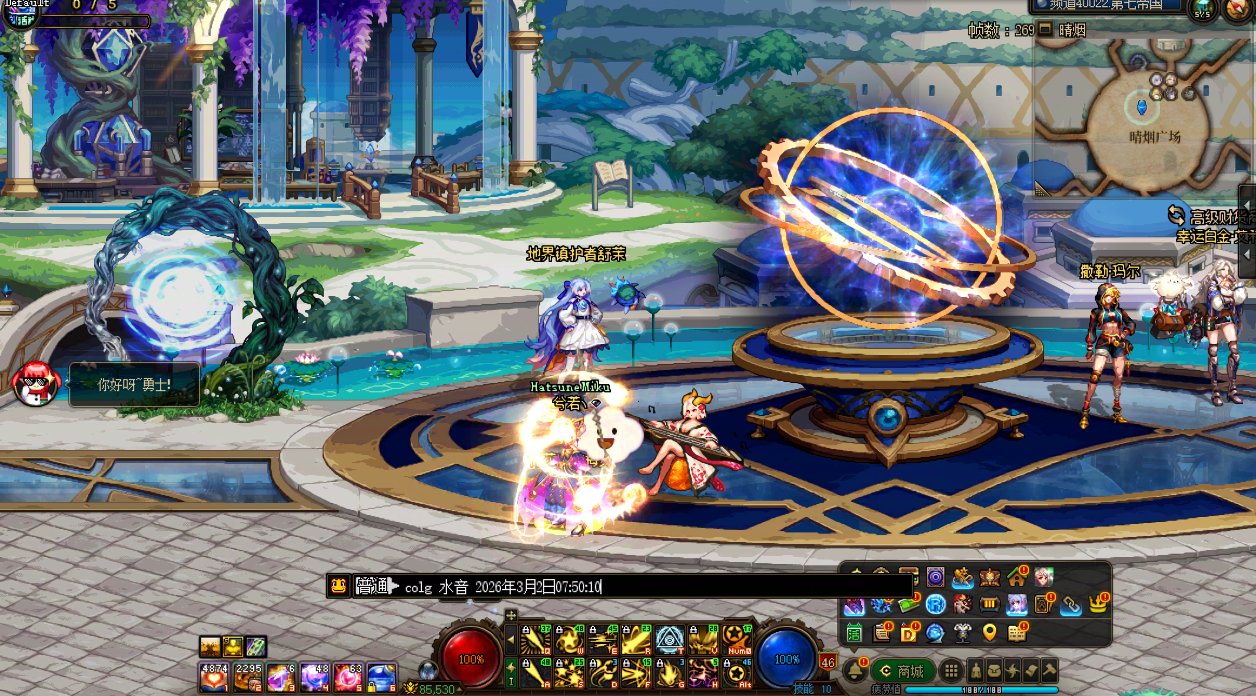Select the blue R circle icon
Viewport: 1256px width, 696px height.
[935, 604]
